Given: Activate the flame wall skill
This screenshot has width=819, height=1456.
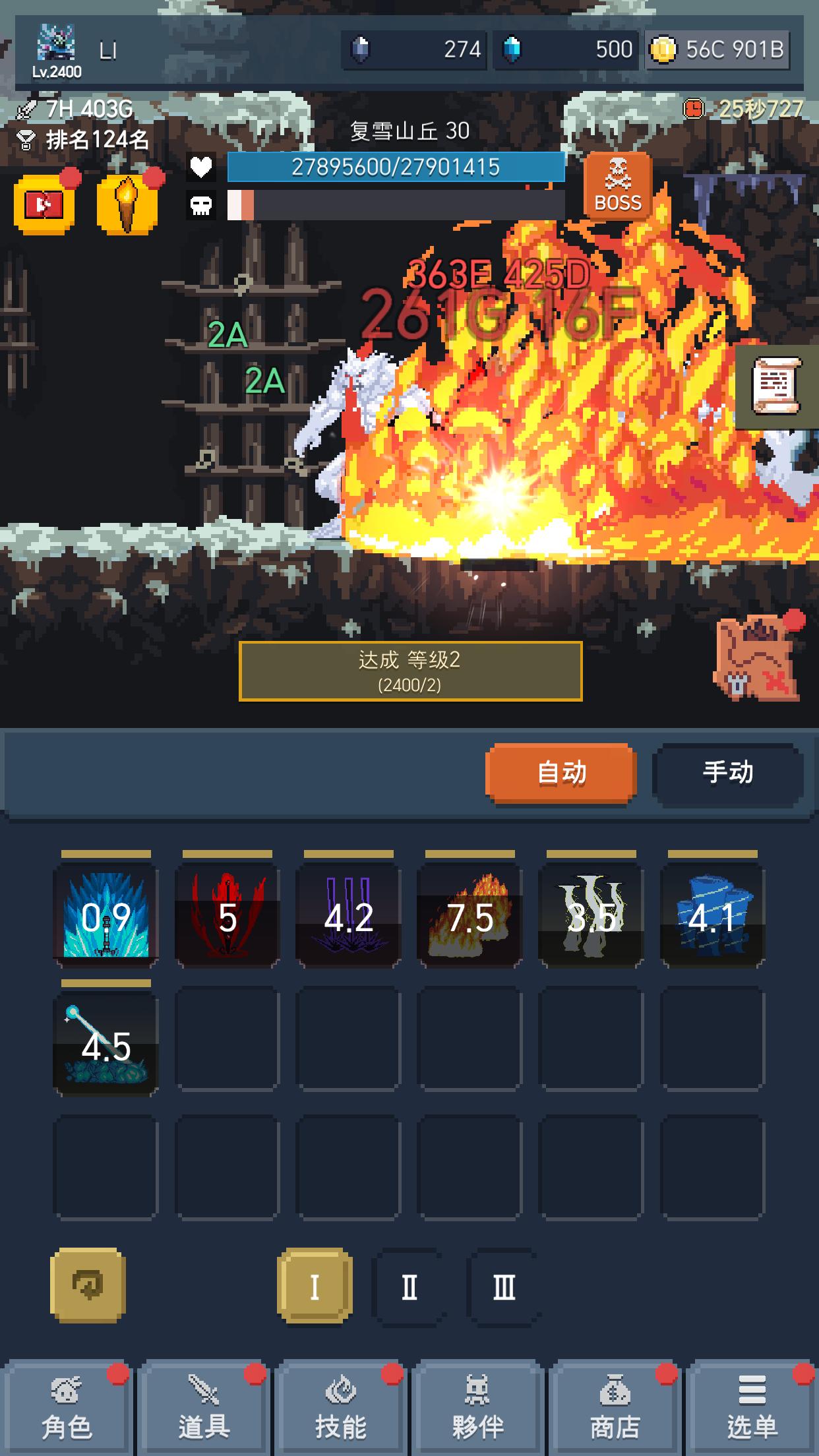Looking at the screenshot, I should 470,916.
